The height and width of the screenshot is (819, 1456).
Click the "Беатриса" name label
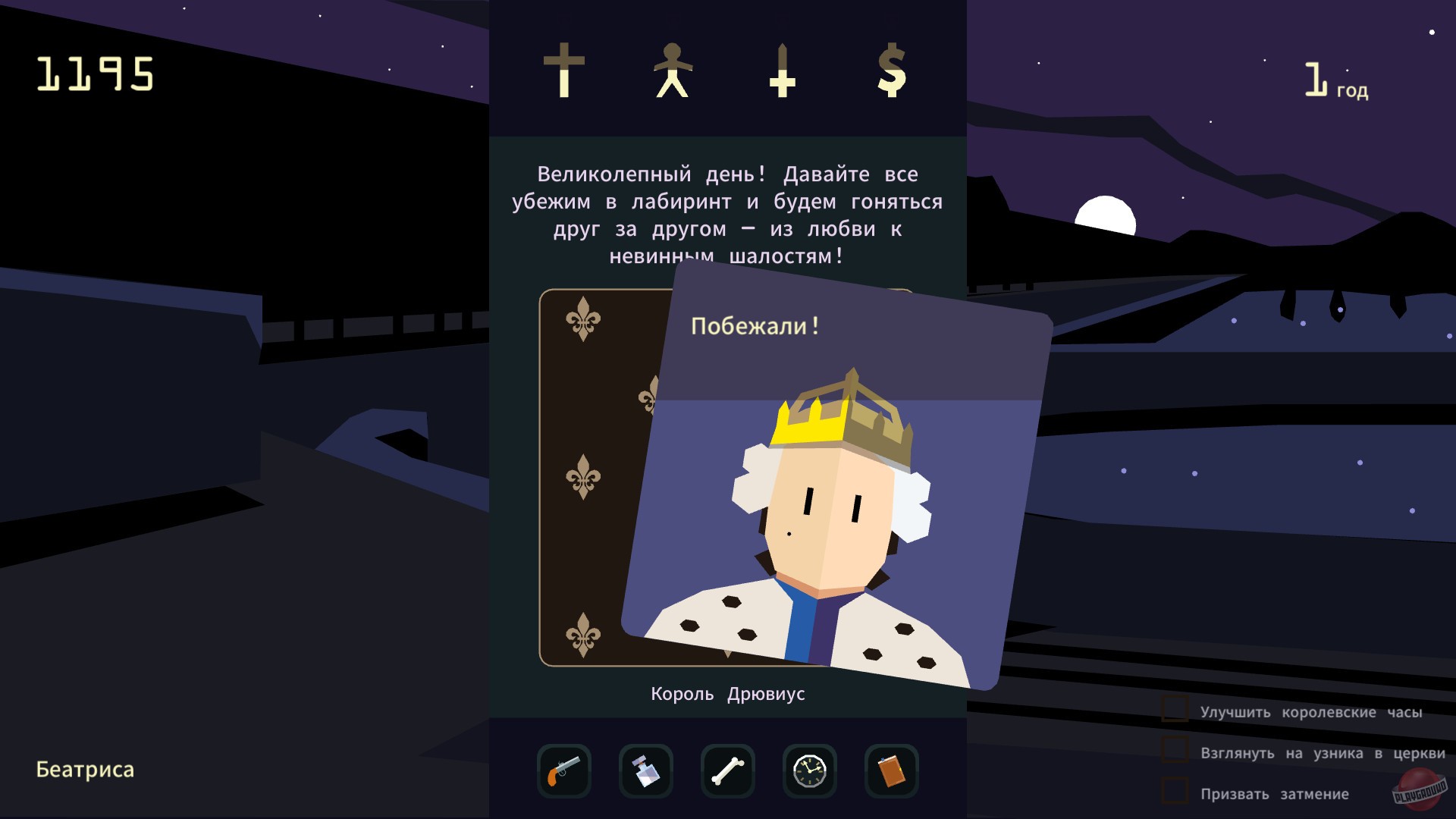click(x=84, y=770)
